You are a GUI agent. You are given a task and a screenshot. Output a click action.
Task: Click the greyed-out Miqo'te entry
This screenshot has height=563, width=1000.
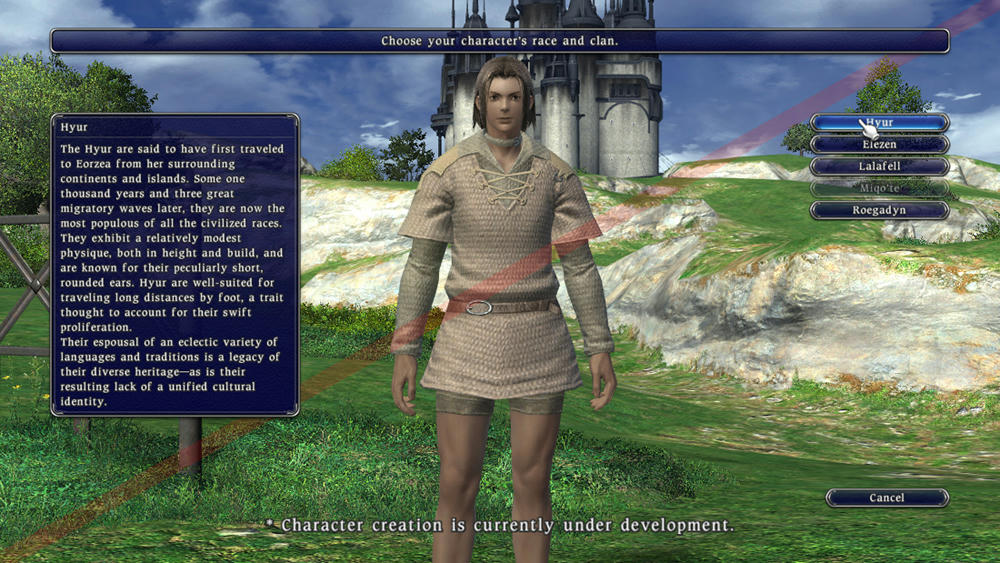tap(879, 188)
